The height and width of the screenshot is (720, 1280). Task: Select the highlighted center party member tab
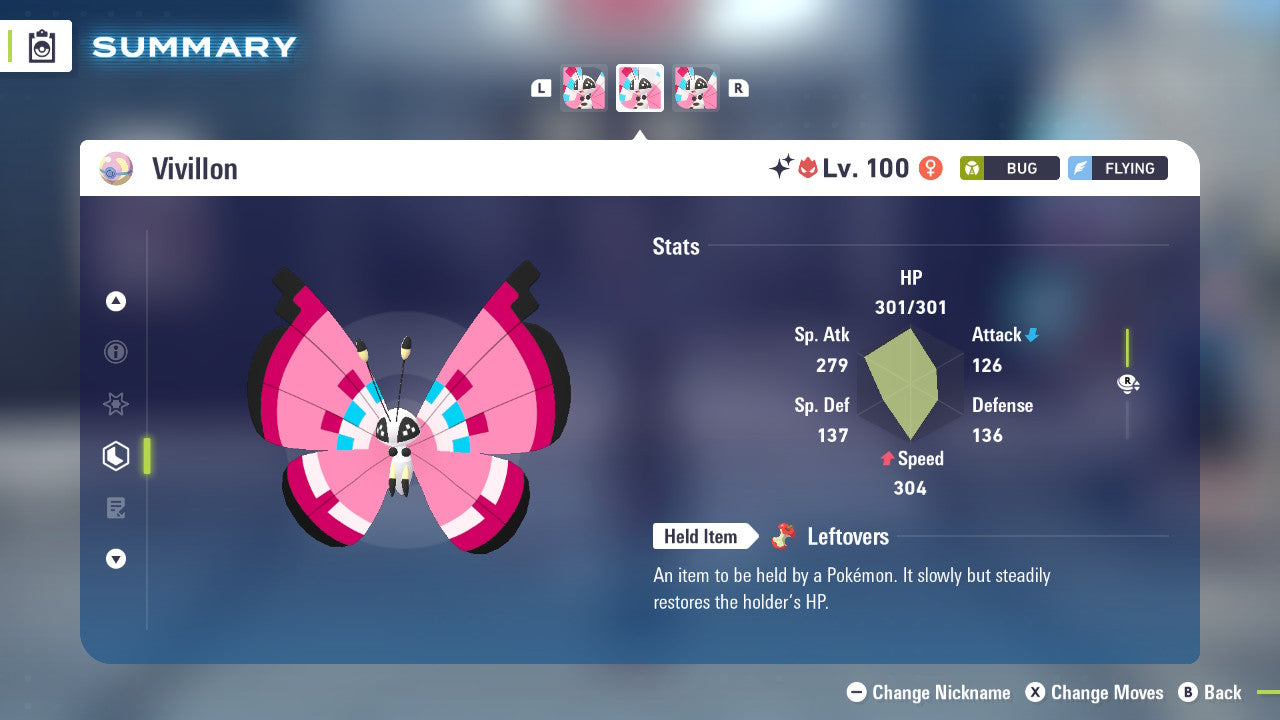640,87
